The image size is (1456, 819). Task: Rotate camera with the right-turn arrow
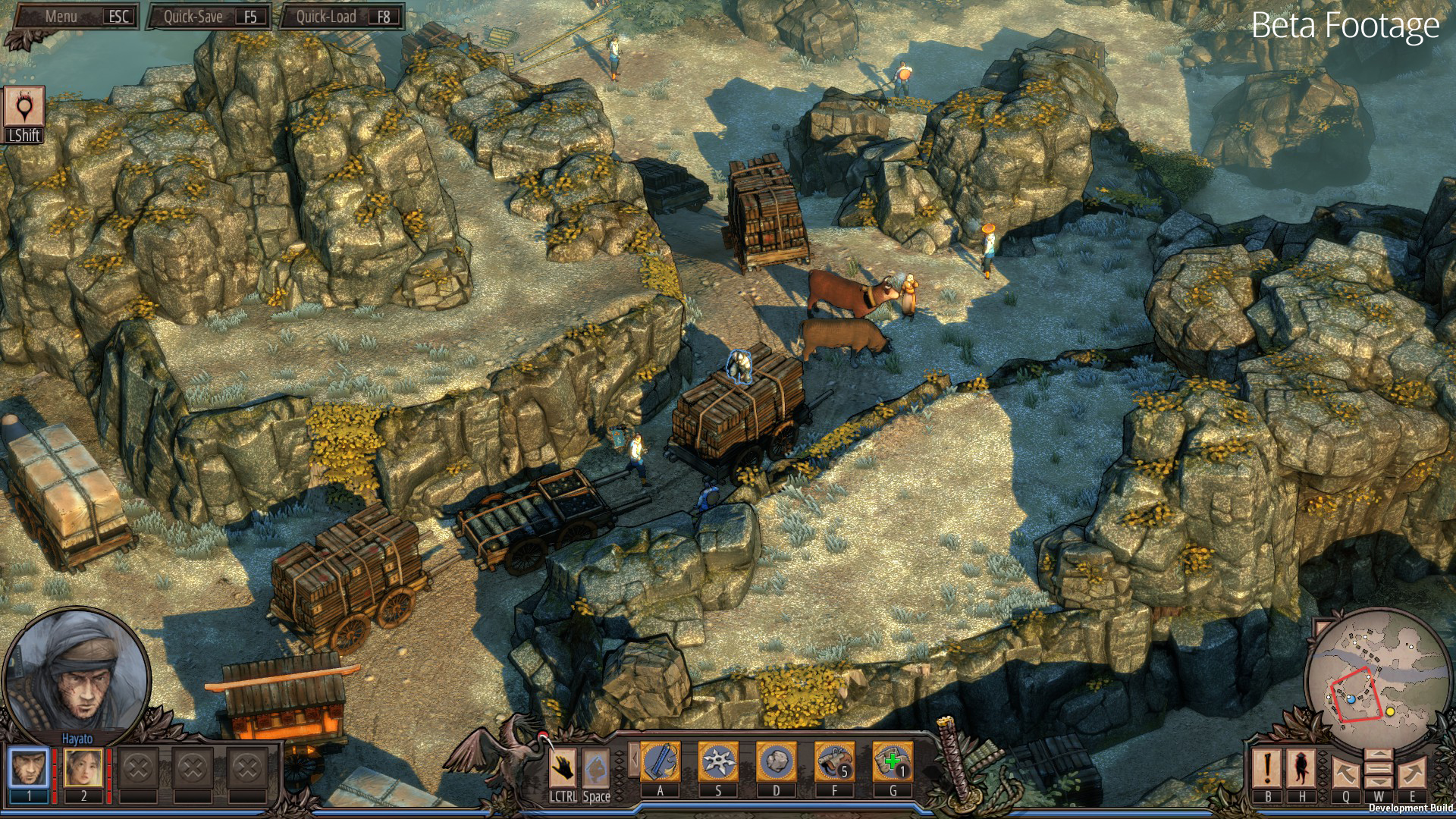point(1413,772)
